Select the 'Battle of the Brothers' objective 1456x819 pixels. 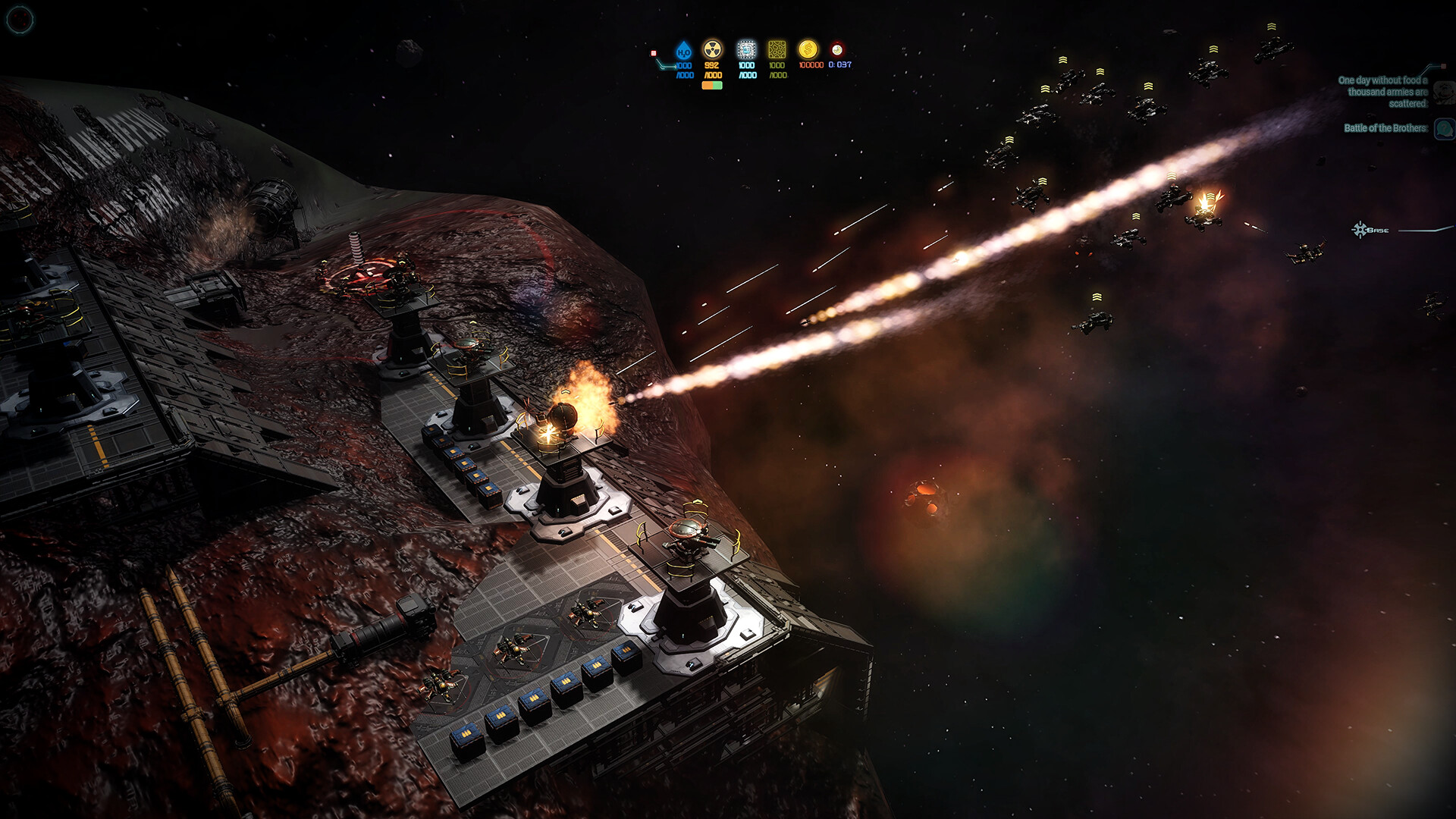tap(1385, 128)
